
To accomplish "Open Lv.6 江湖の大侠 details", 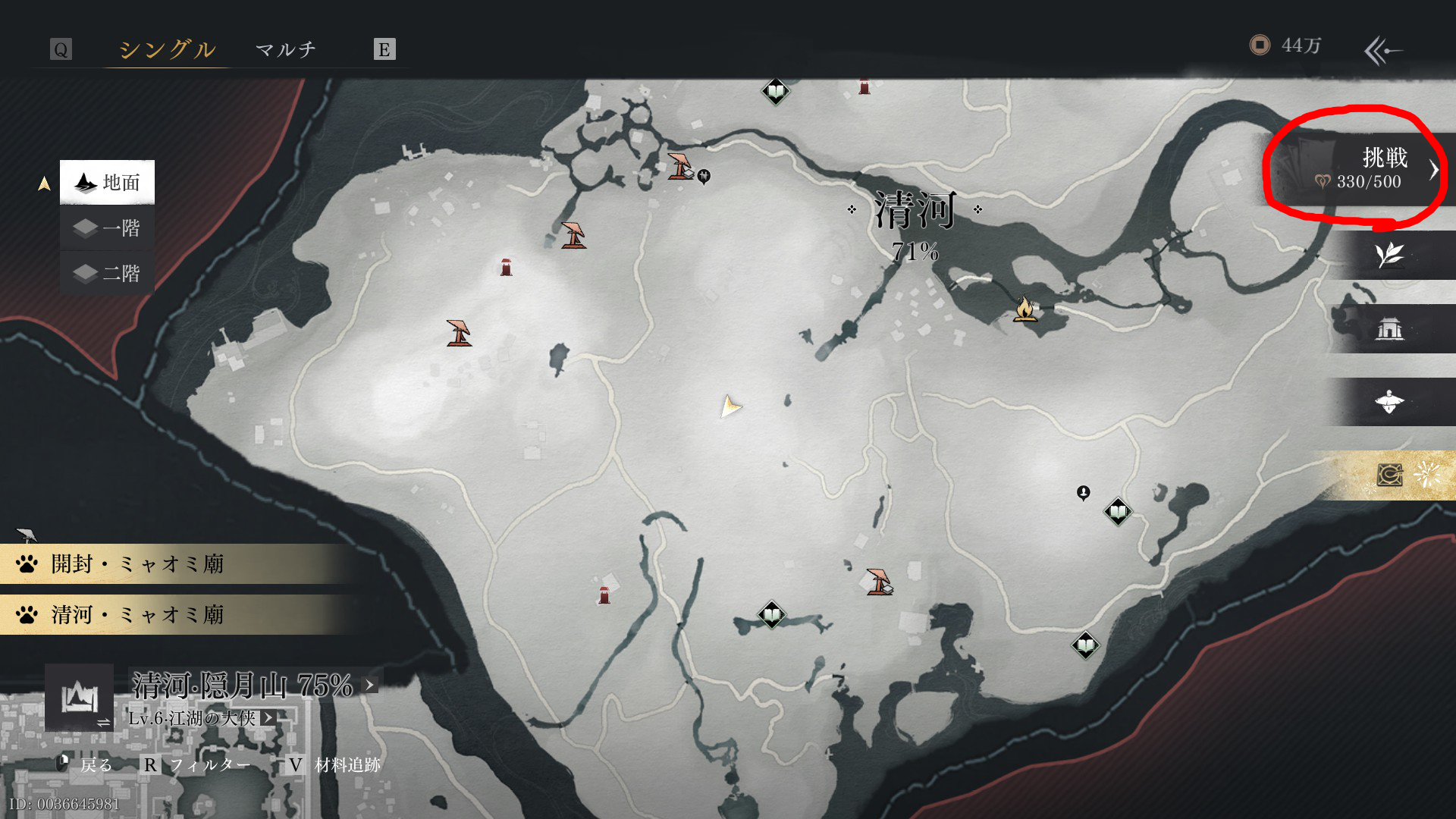I will click(268, 717).
